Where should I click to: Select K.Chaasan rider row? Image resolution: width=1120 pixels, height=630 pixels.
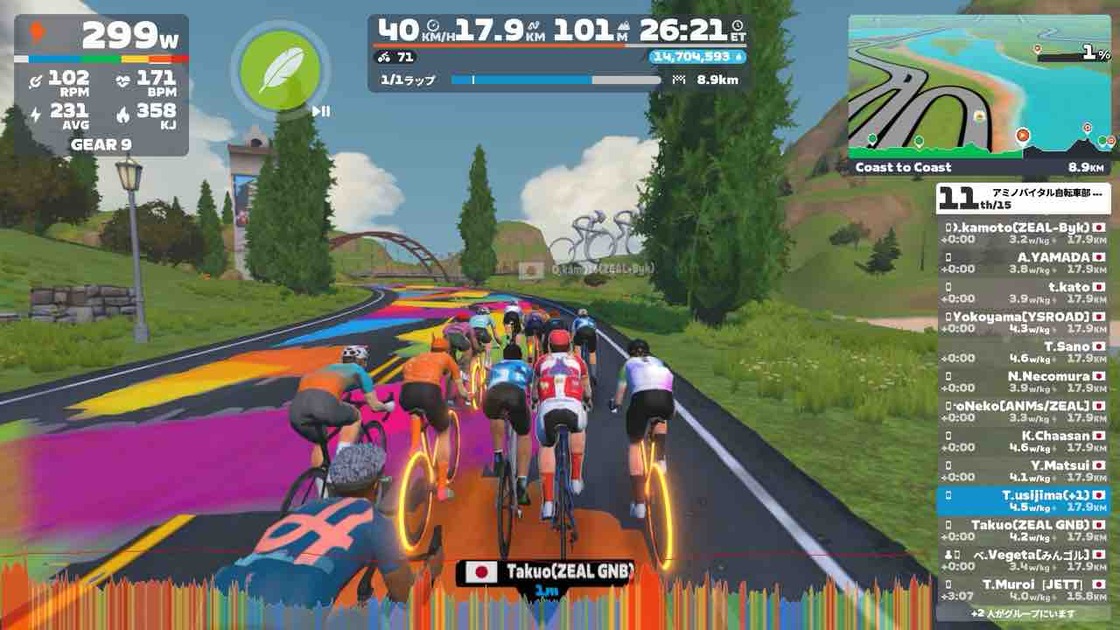tap(1026, 441)
